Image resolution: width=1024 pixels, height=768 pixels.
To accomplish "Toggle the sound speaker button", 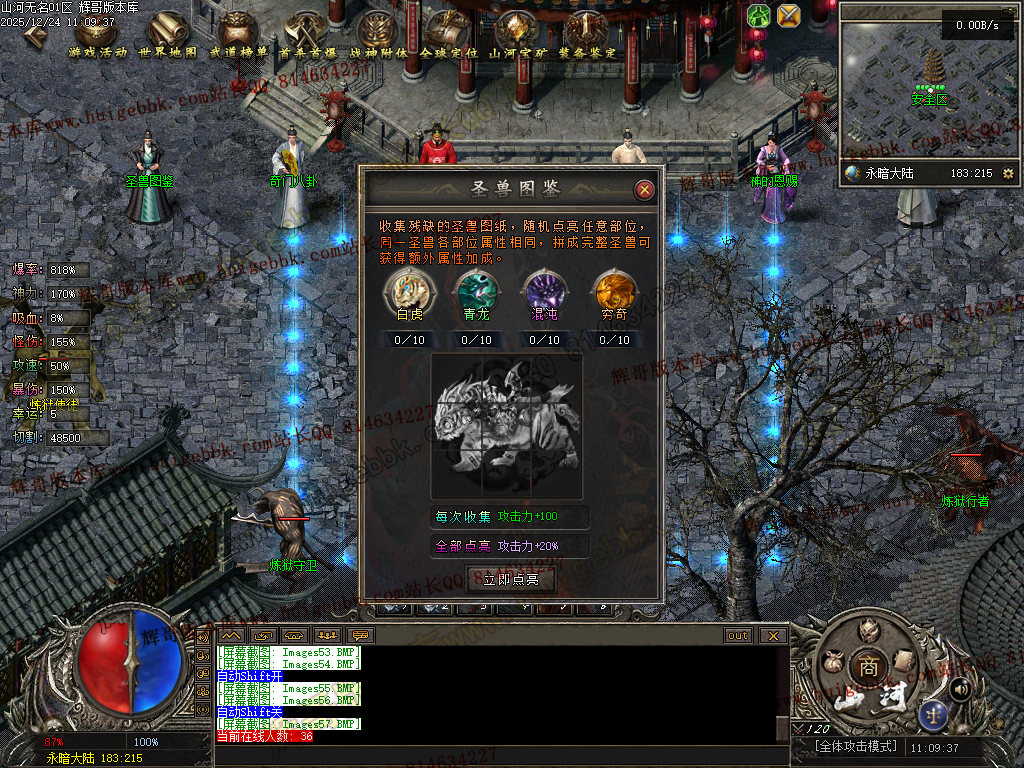I will click(x=960, y=688).
